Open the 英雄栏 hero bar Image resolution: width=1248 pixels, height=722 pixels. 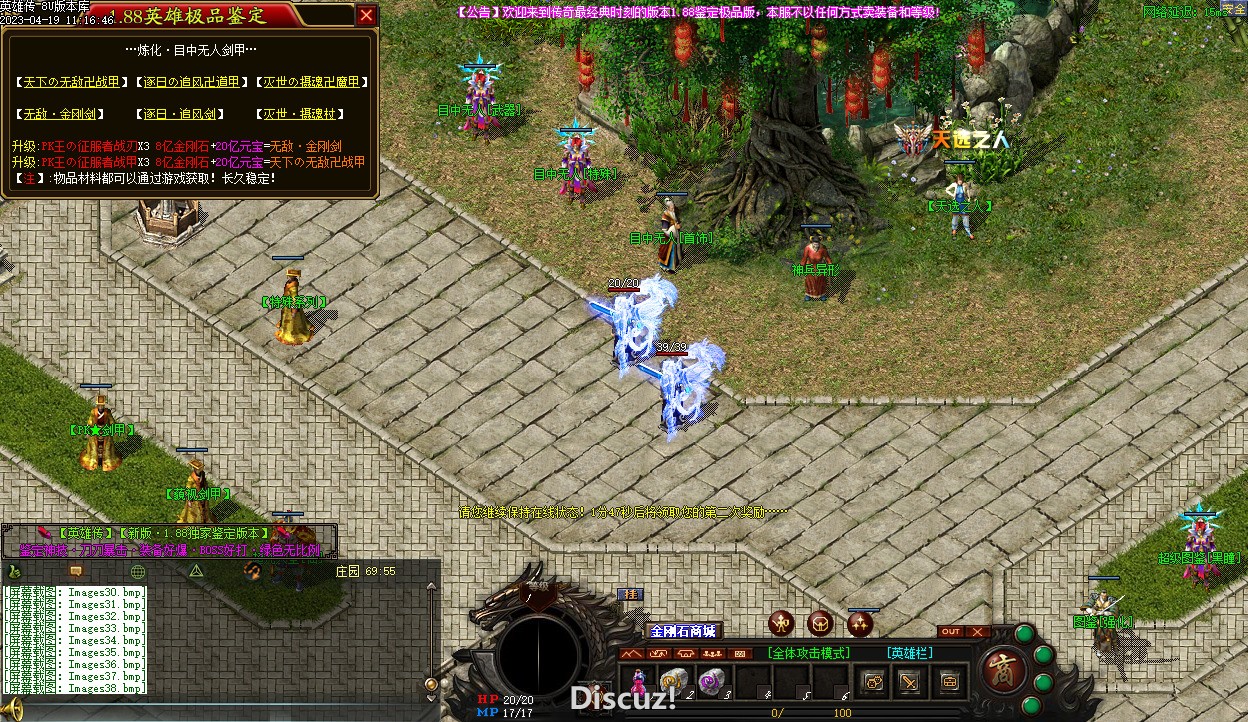tap(909, 653)
